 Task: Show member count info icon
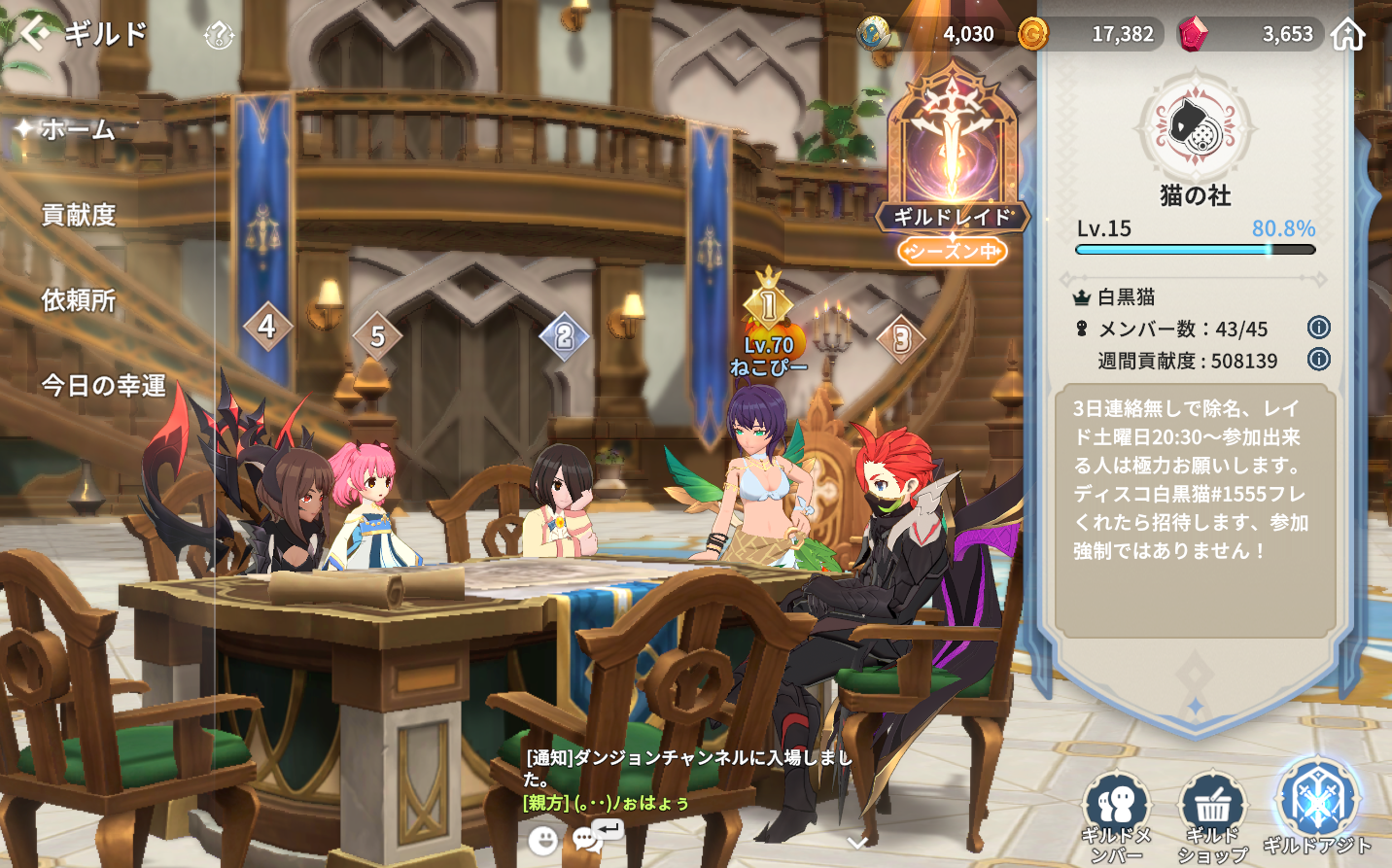[1318, 328]
